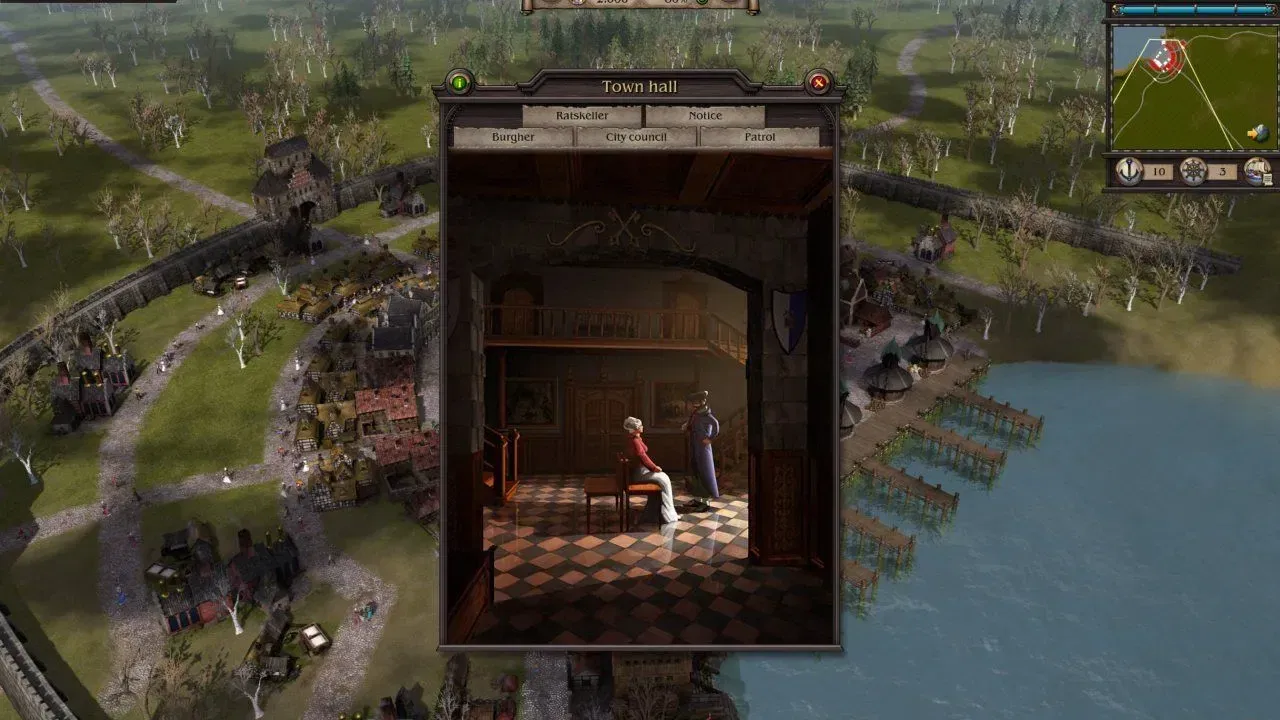This screenshot has height=720, width=1280.
Task: Open the Ratskeller tab
Action: 581,116
